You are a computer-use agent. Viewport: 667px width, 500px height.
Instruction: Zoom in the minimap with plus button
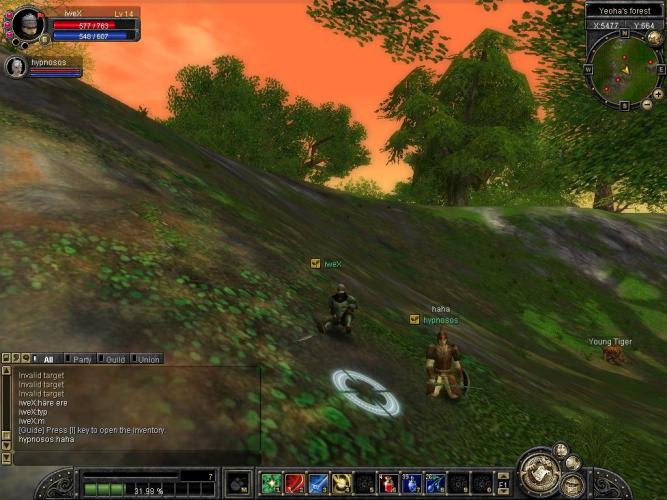click(657, 93)
